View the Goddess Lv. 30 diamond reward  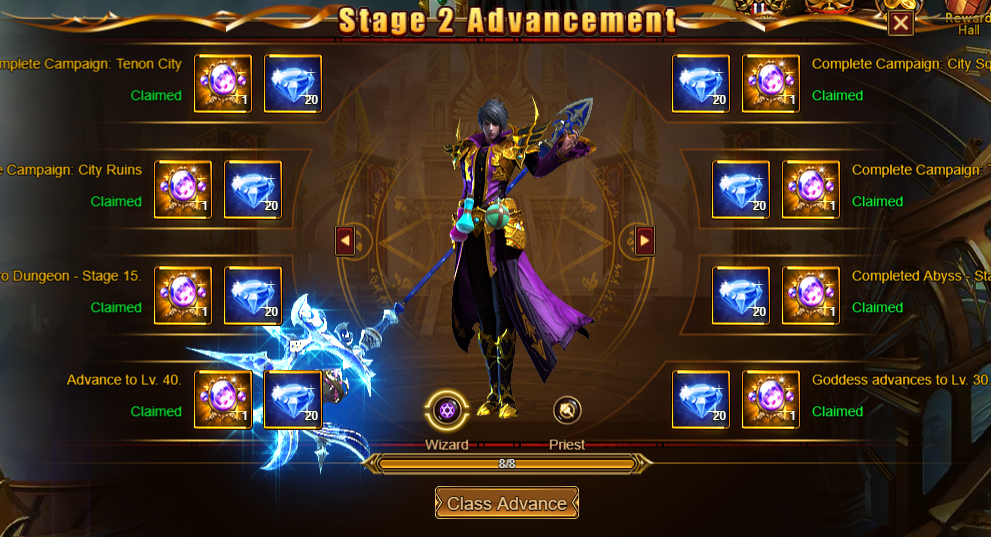pos(701,400)
